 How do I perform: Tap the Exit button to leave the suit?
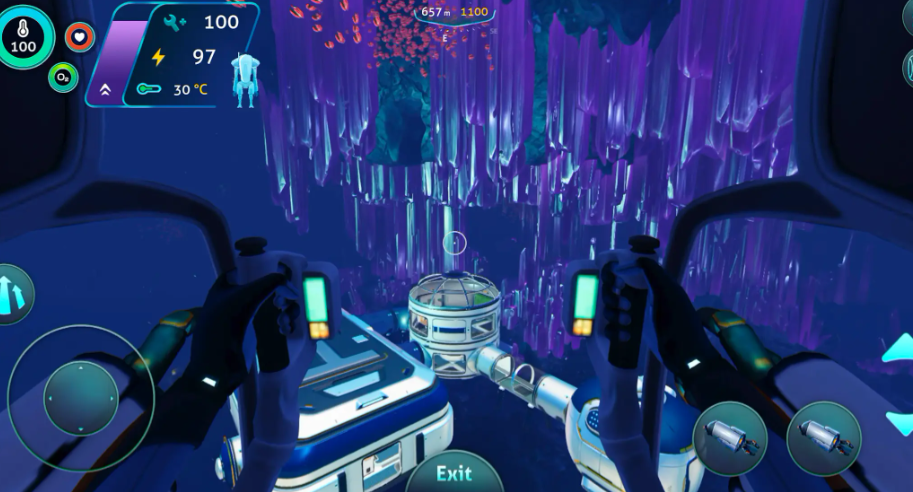pyautogui.click(x=454, y=472)
